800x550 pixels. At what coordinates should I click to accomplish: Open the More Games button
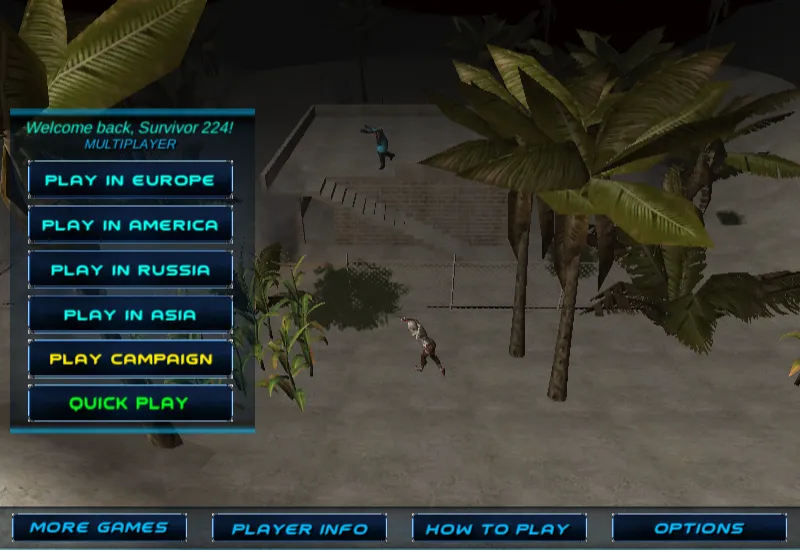[99, 528]
